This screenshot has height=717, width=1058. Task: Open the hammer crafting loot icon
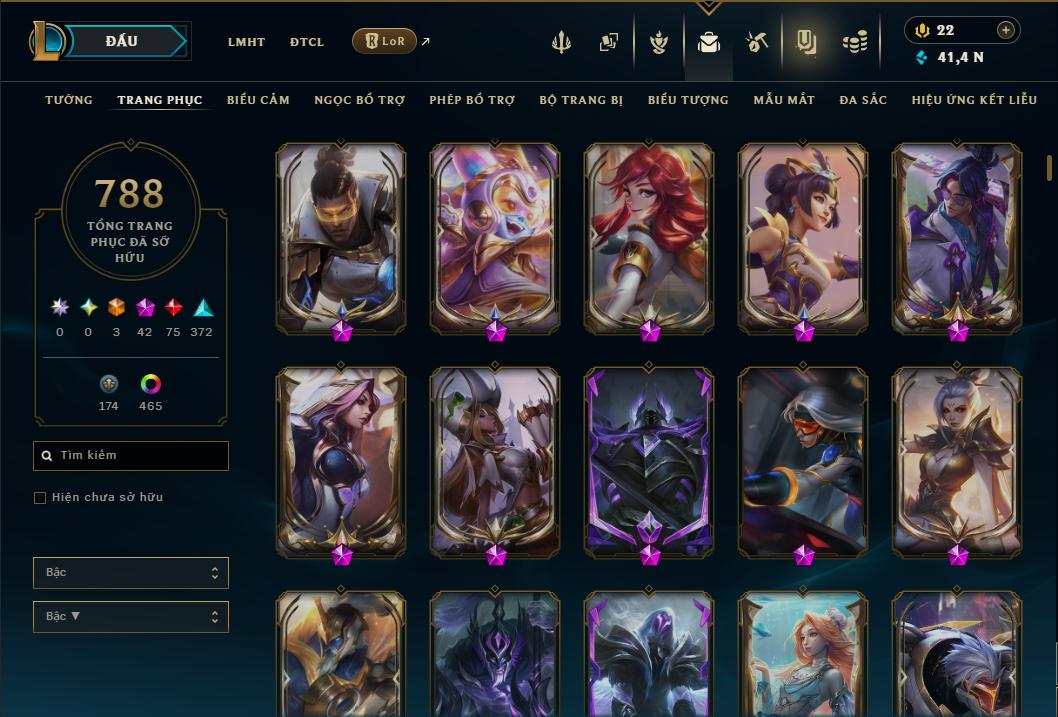(x=756, y=42)
